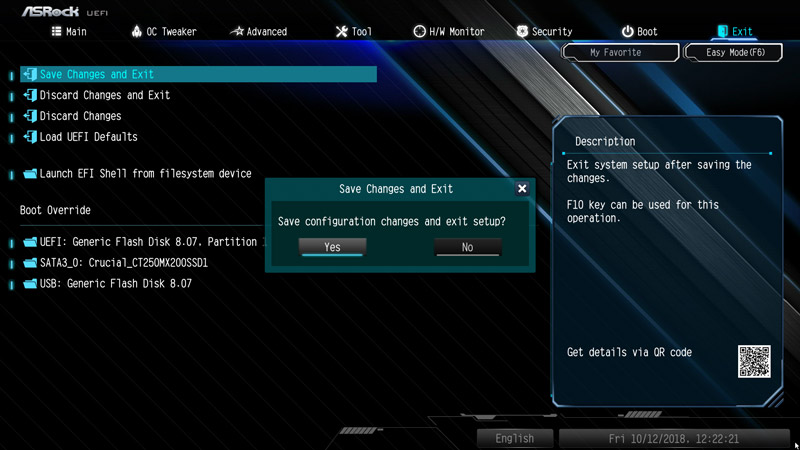
Task: Boot from SATA3_0 Crucial SSD
Action: [x=123, y=263]
